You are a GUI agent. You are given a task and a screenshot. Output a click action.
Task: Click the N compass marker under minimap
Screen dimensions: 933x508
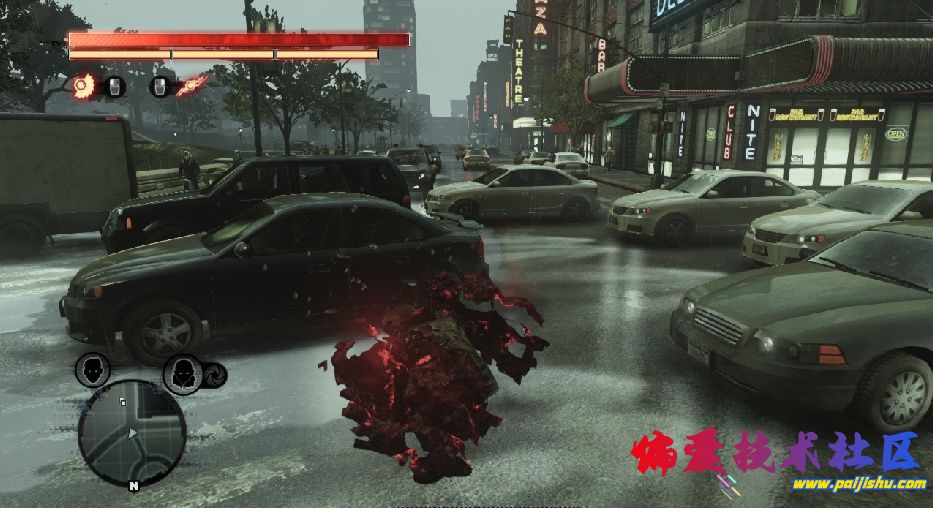[133, 485]
